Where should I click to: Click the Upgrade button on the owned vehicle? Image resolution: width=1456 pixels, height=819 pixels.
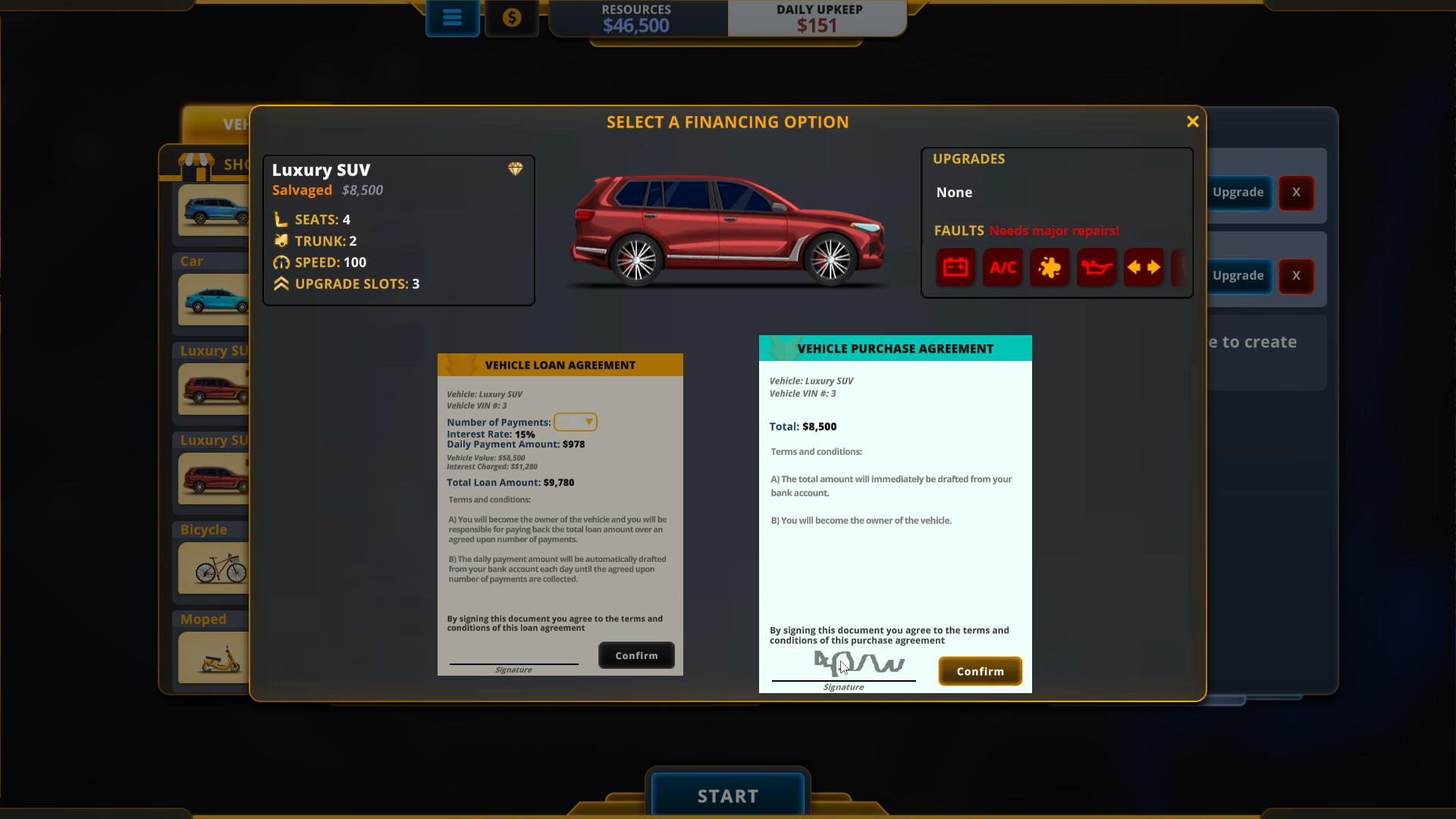pyautogui.click(x=1239, y=193)
